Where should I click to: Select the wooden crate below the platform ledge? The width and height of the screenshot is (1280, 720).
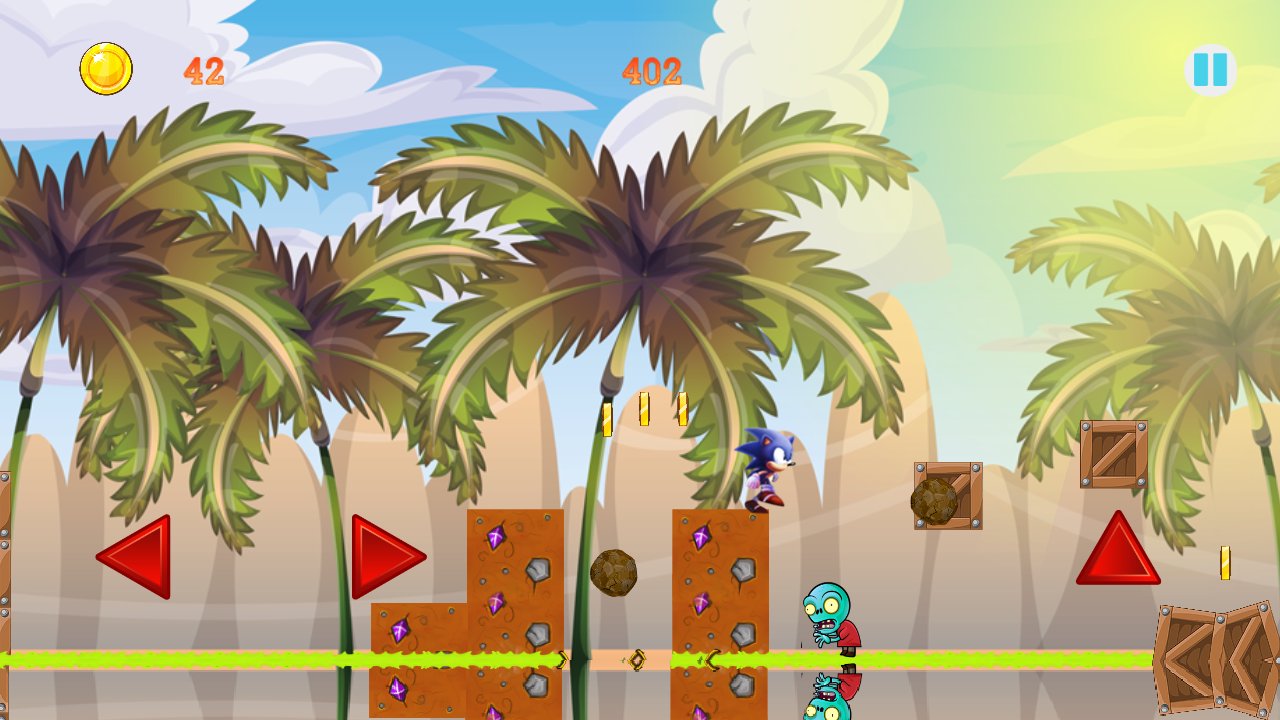[945, 495]
